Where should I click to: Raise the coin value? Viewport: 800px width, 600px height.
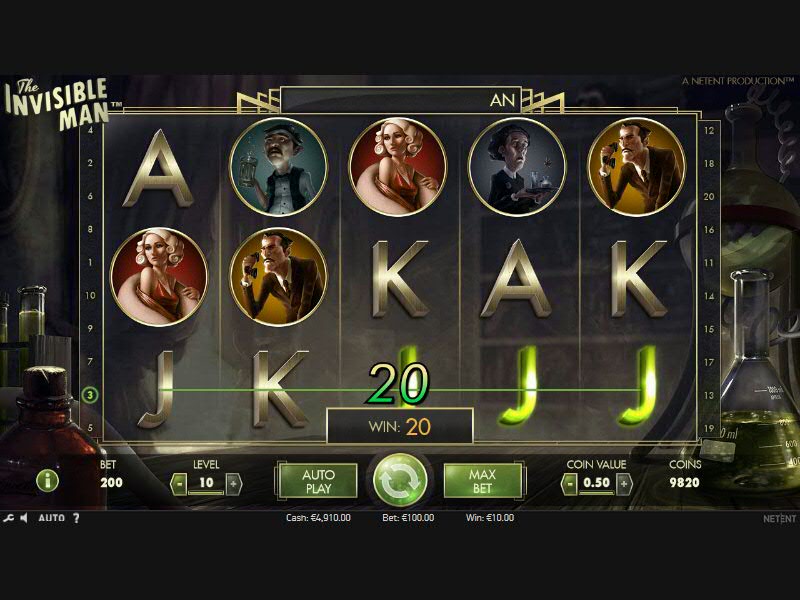click(624, 484)
